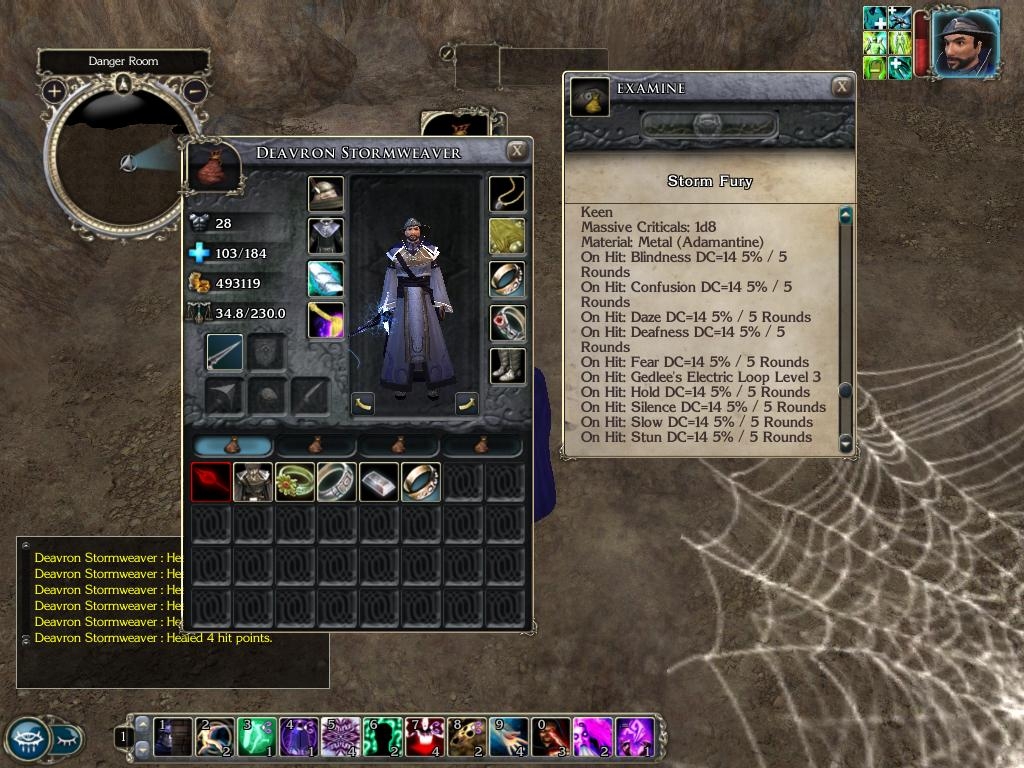Rotate character model with right arrow button
The width and height of the screenshot is (1024, 768).
[x=466, y=403]
